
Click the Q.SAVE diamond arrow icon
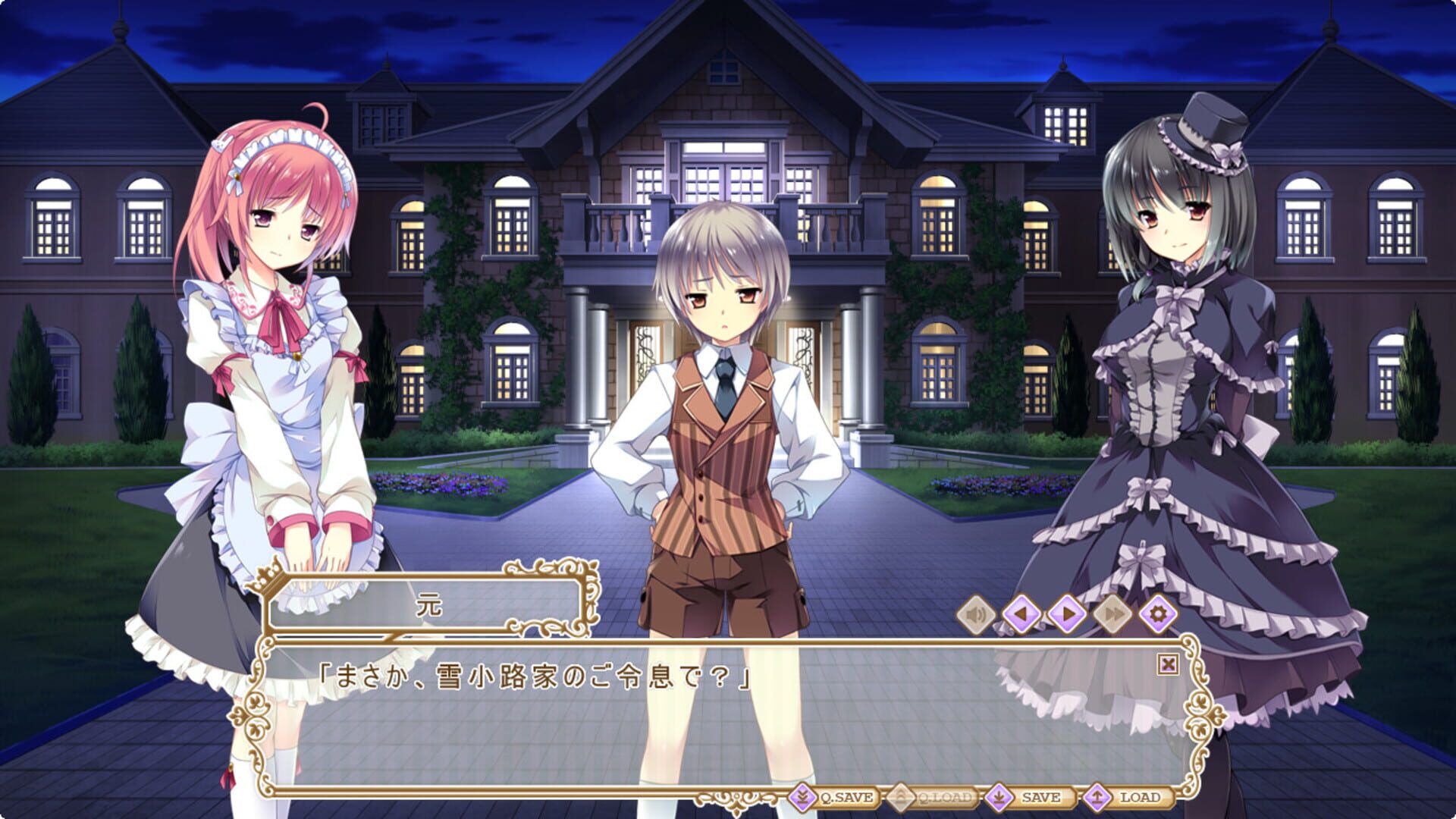coord(802,797)
